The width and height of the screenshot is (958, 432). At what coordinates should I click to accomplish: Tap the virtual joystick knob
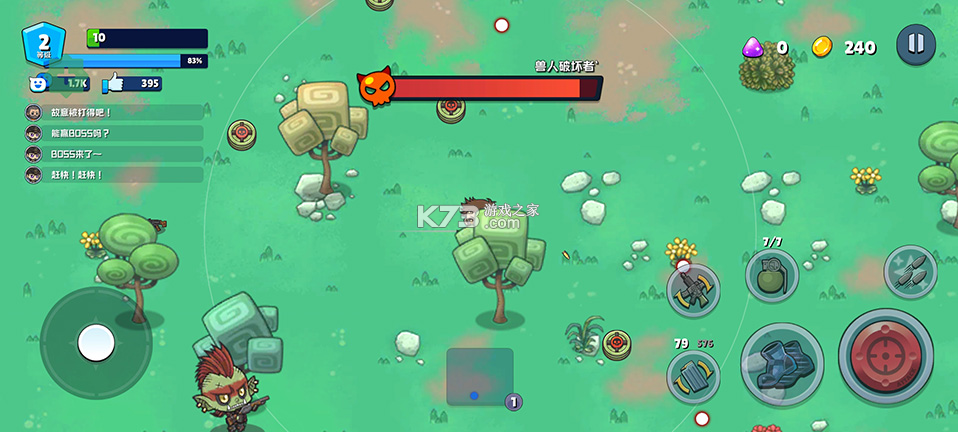click(x=96, y=343)
